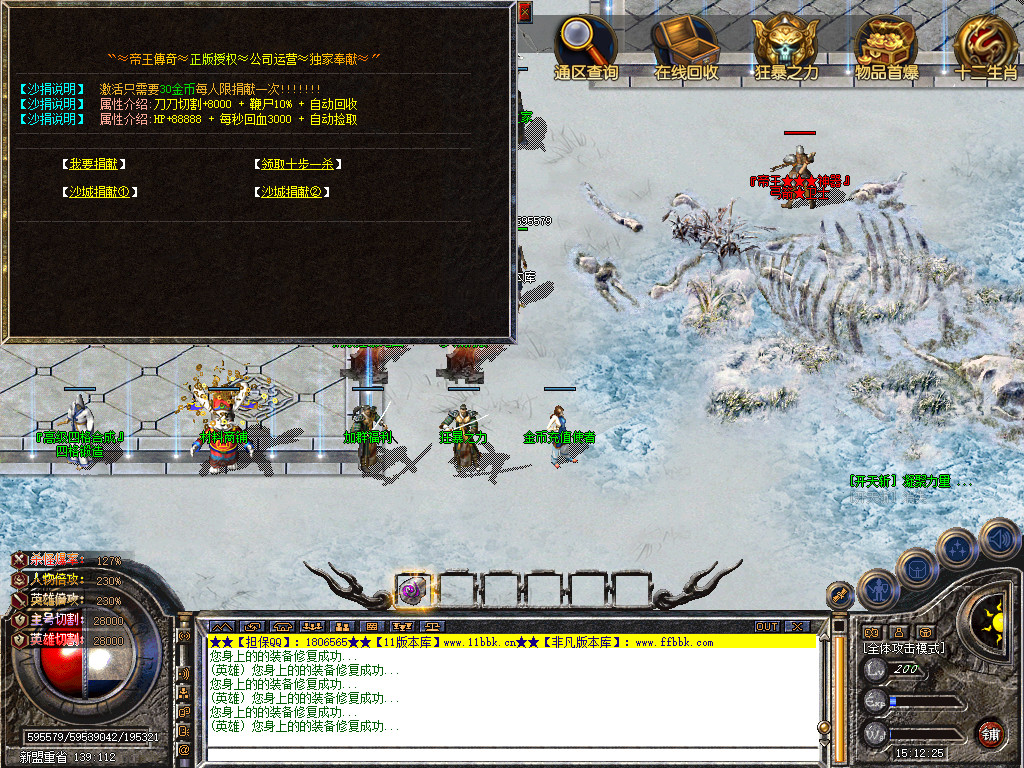This screenshot has width=1024, height=768.
Task: Click the OUT button above the chat
Action: (767, 626)
